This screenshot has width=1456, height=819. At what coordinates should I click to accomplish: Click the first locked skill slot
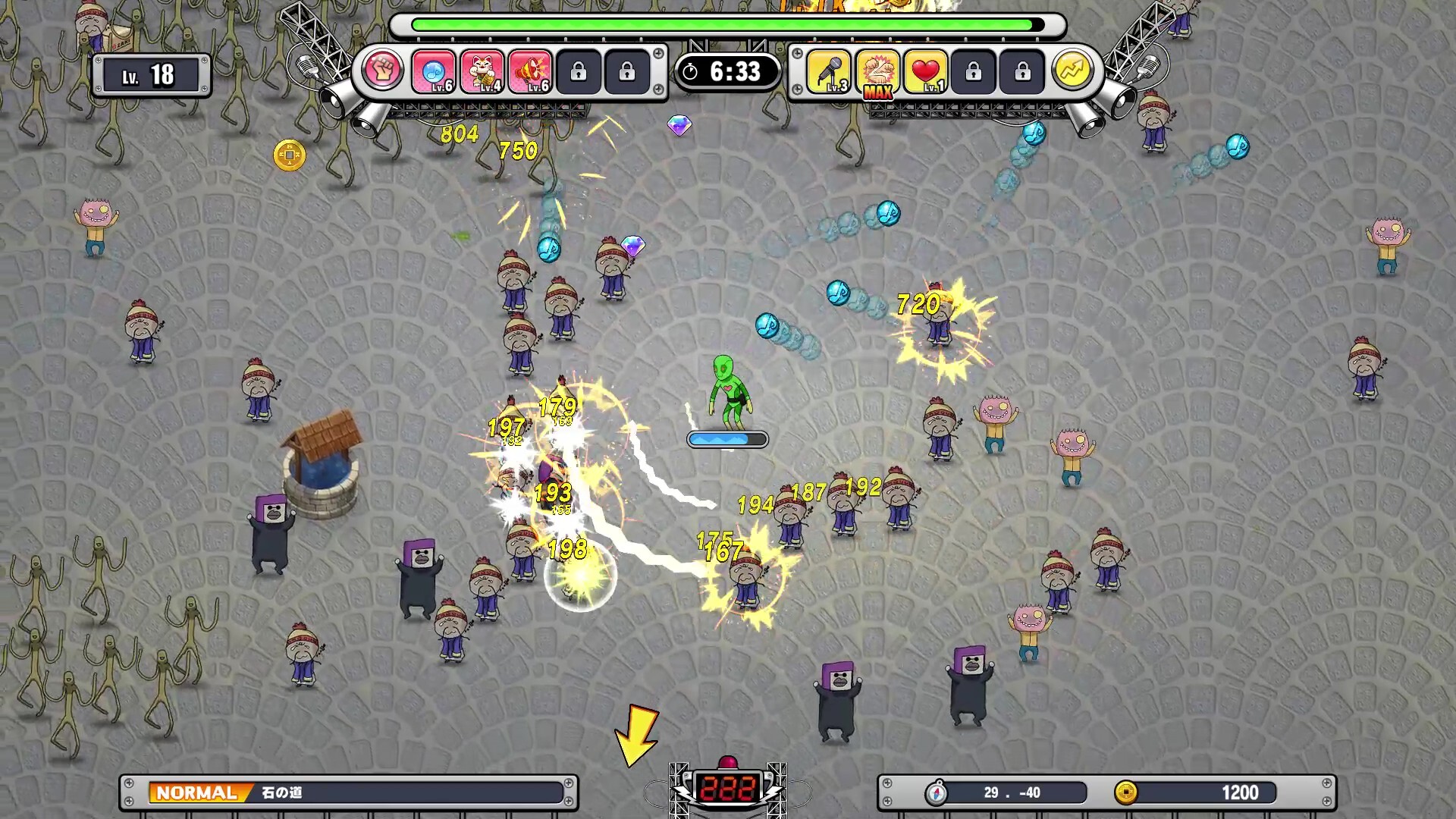point(579,71)
